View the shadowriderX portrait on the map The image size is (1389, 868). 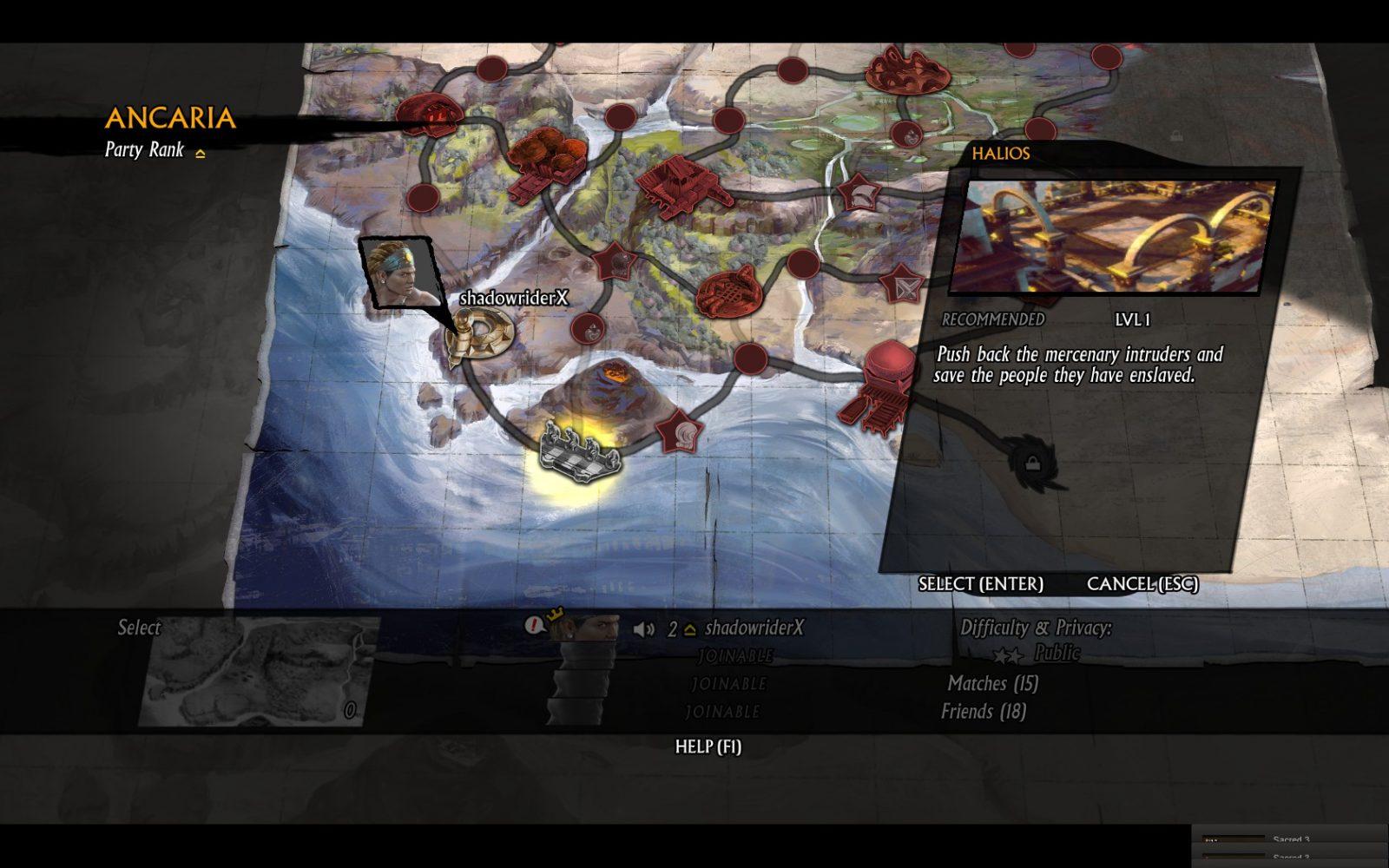click(x=400, y=272)
